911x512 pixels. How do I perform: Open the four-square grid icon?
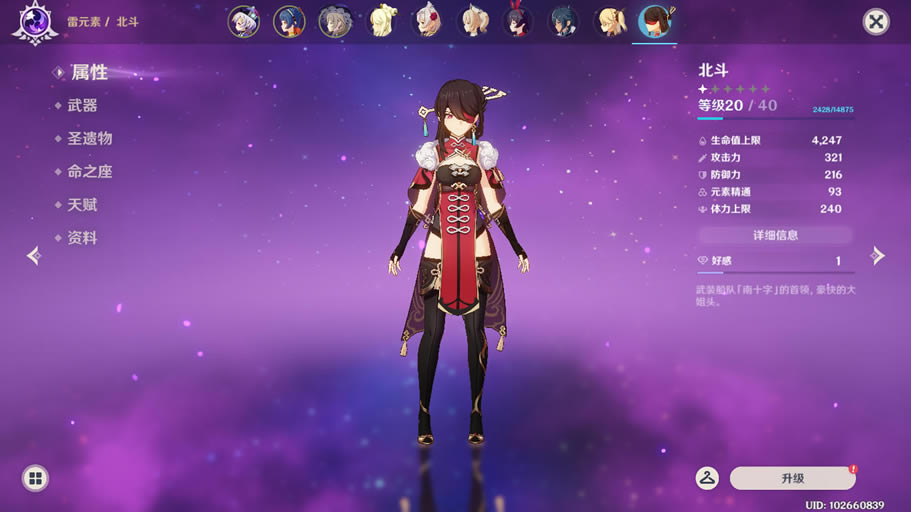[35, 478]
